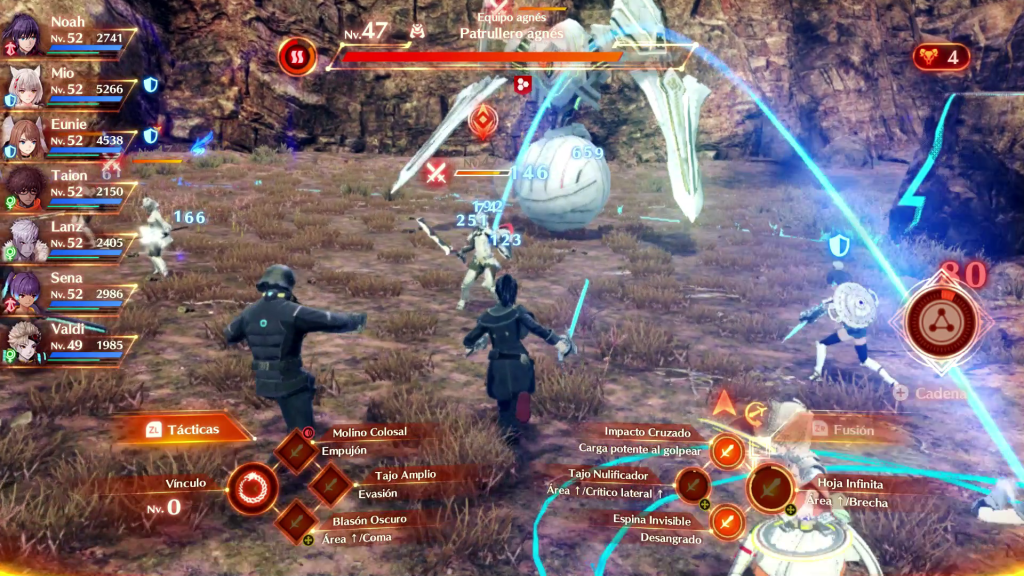Select Mio's party portrait

pyautogui.click(x=24, y=87)
